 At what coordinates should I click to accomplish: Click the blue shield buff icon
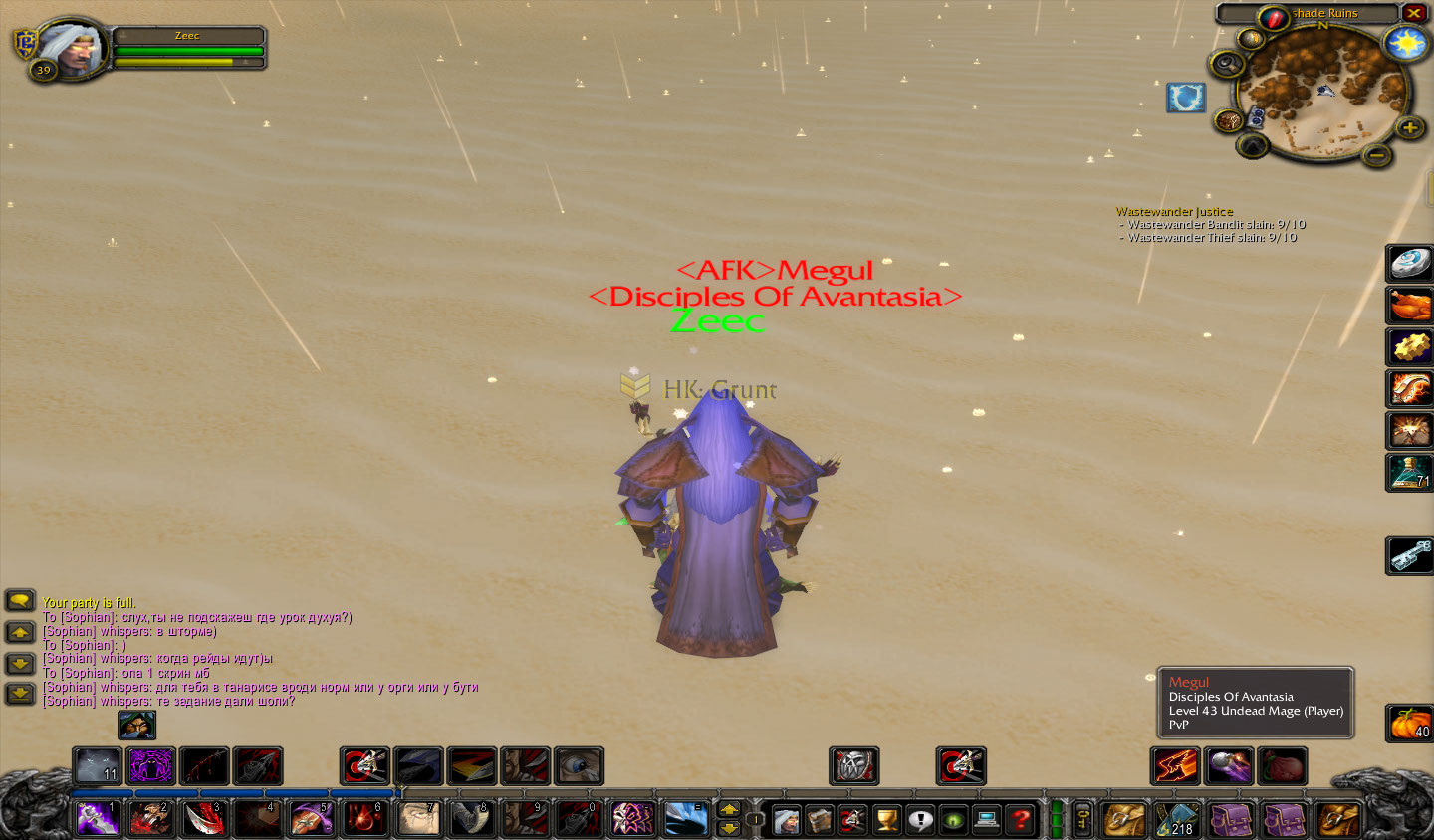pos(1185,98)
